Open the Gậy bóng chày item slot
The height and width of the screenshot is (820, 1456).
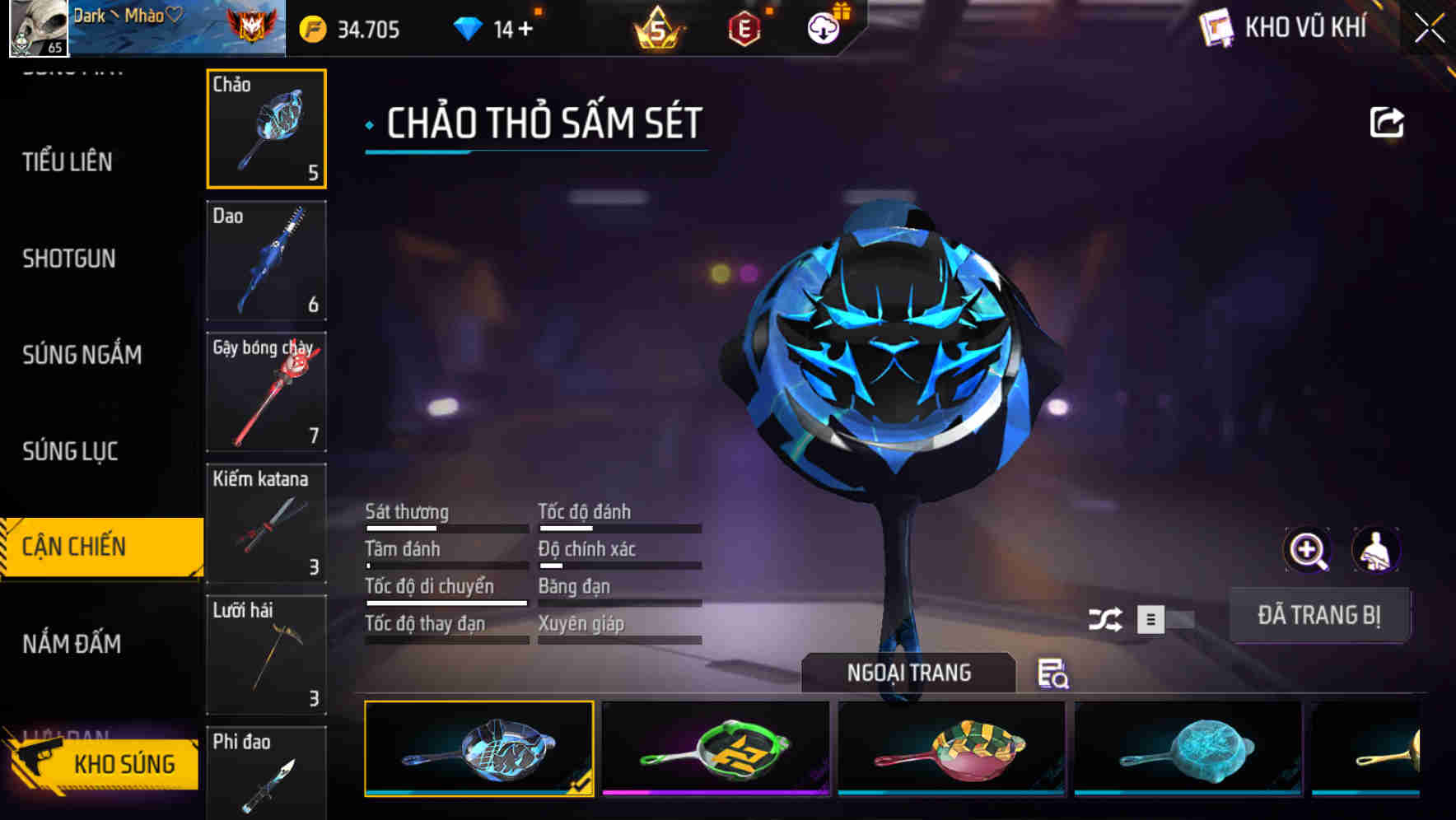pos(266,393)
